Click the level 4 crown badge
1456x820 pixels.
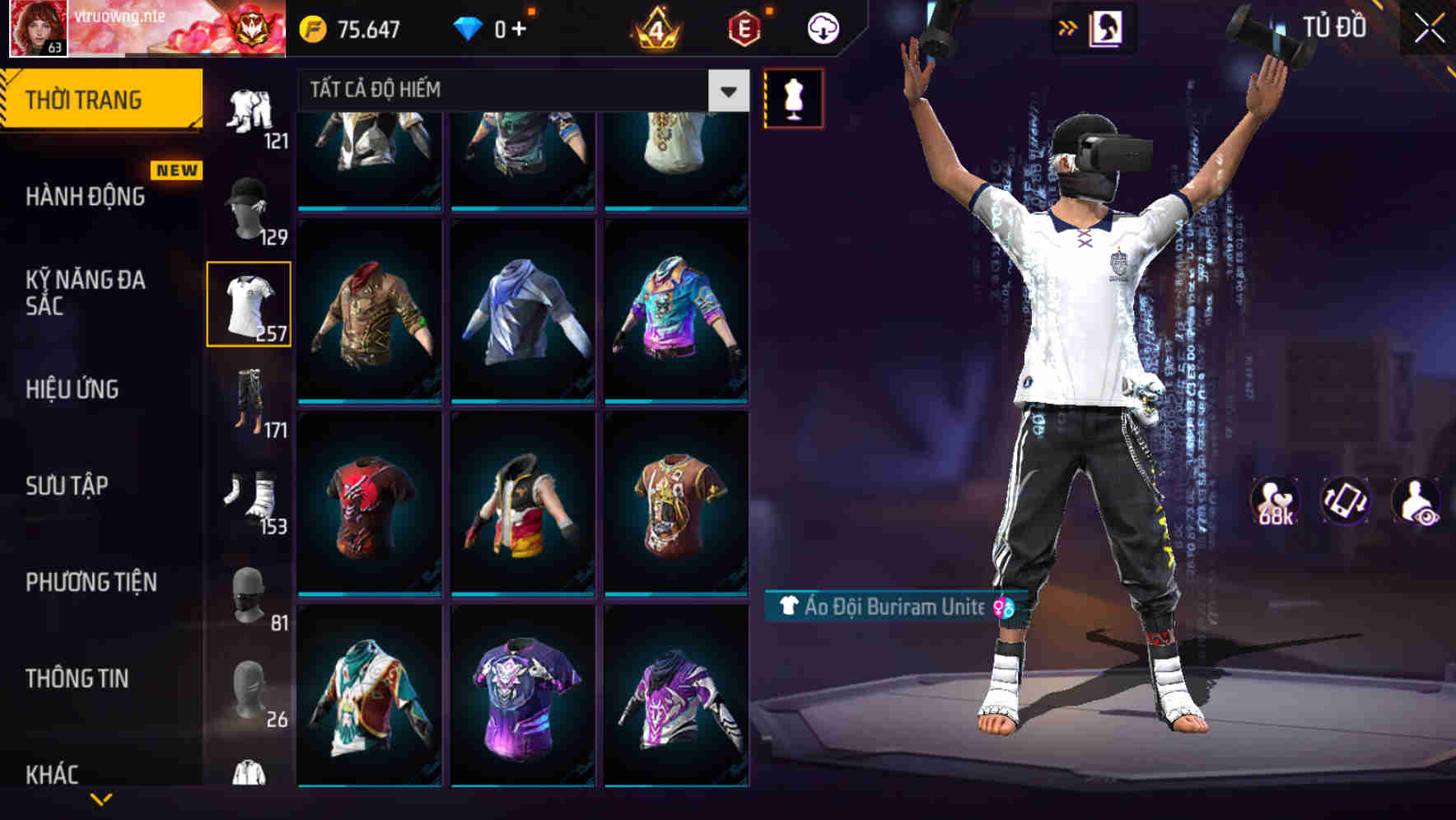point(655,27)
